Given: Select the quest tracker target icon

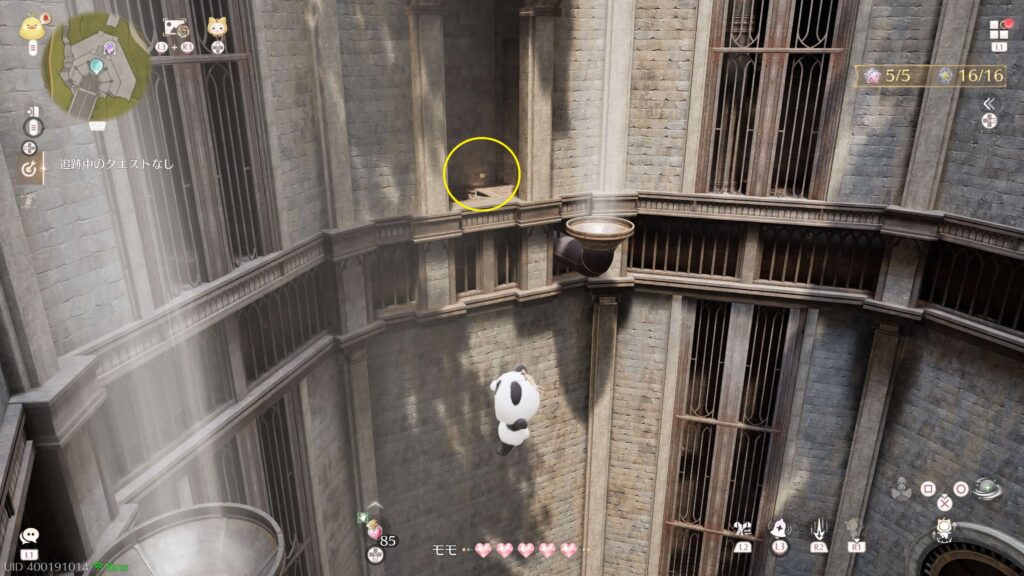Looking at the screenshot, I should 29,169.
